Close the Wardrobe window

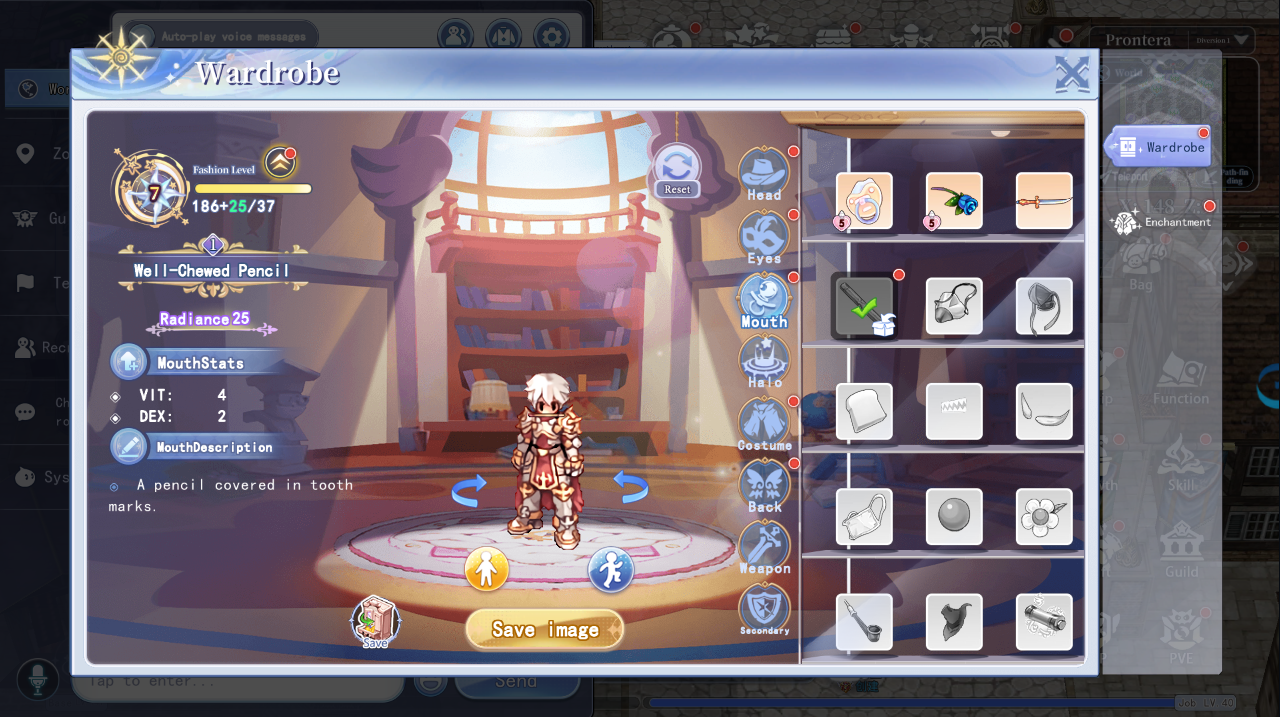(x=1071, y=74)
